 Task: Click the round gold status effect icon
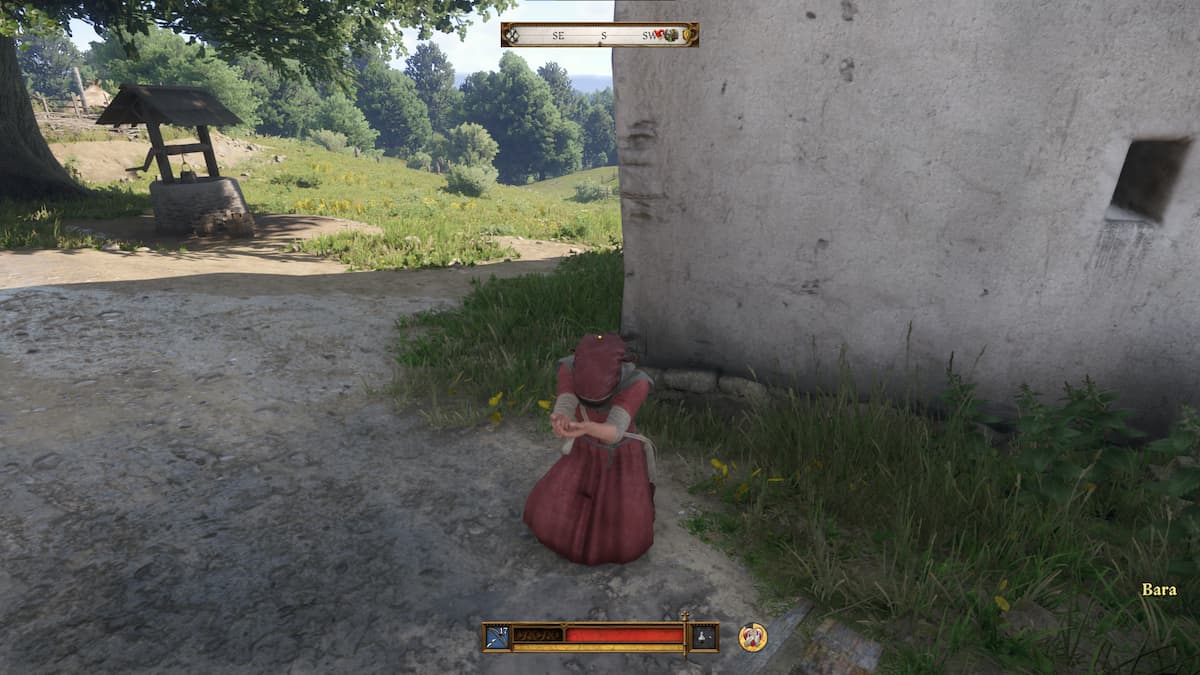[753, 637]
